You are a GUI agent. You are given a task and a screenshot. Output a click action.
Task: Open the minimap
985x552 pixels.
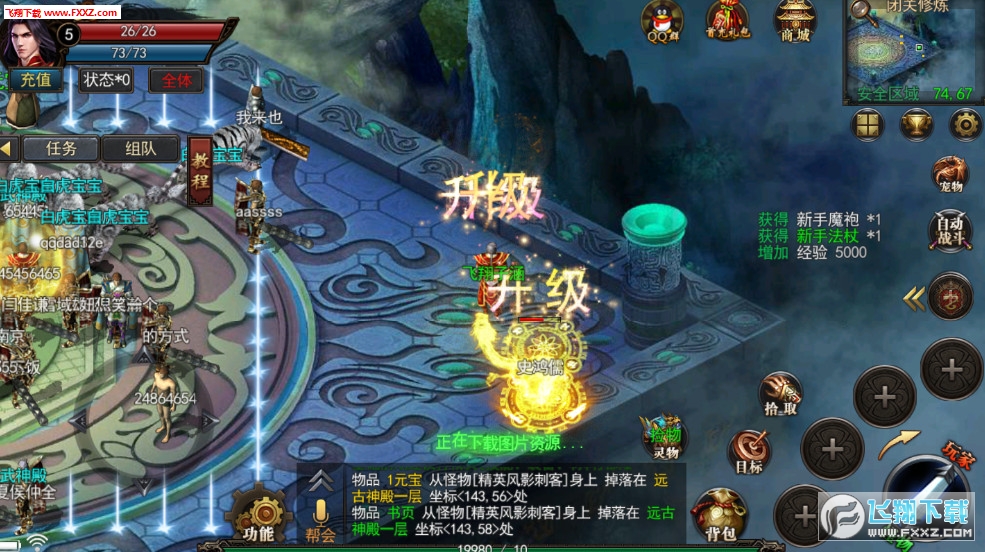click(912, 52)
